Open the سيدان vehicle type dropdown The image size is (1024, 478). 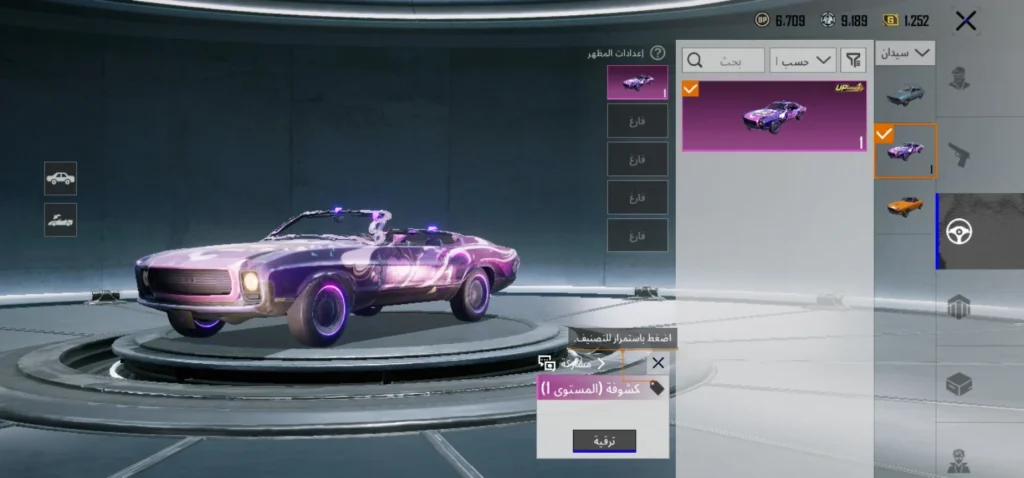tap(905, 52)
